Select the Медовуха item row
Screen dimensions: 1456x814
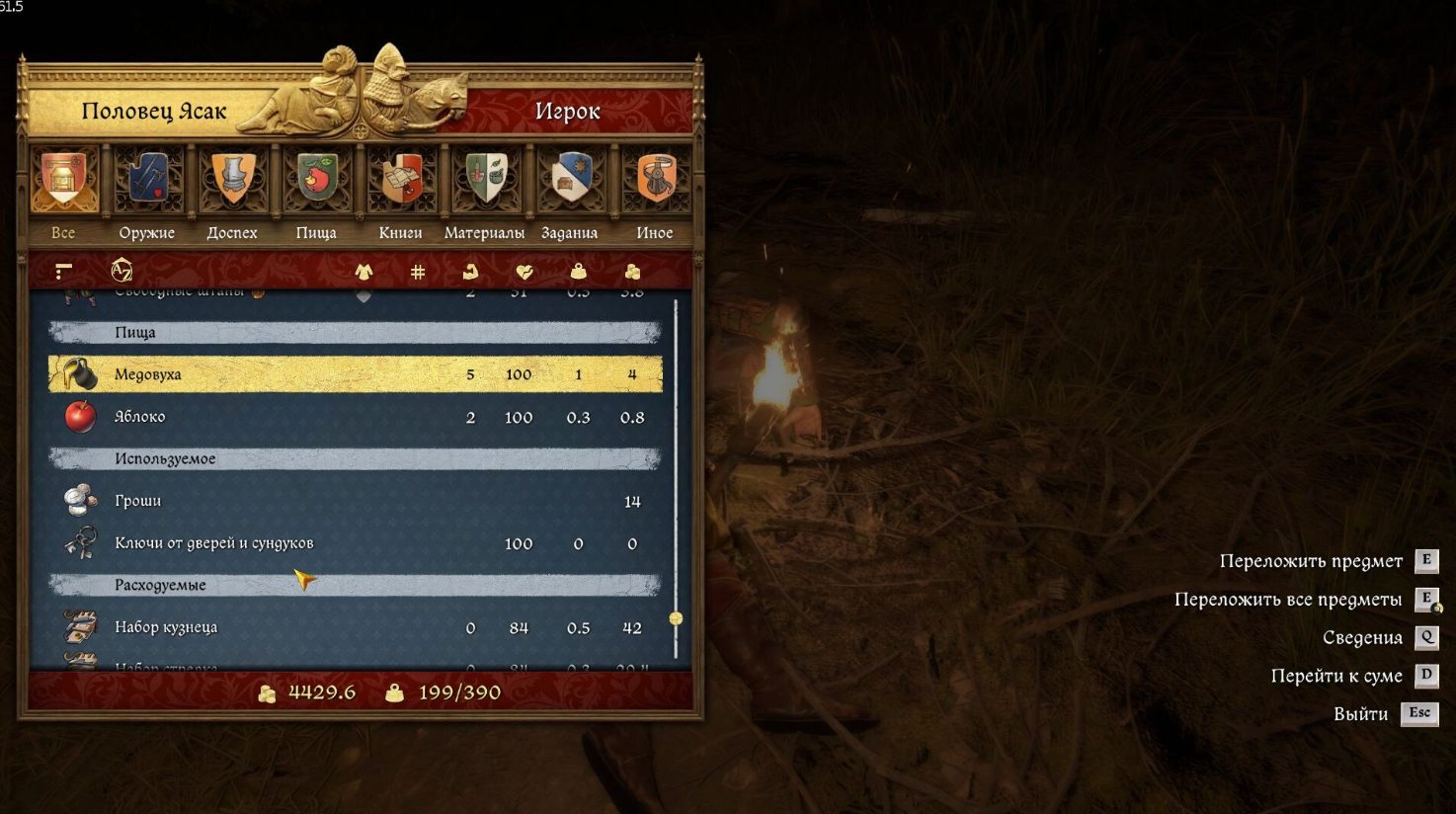click(356, 374)
